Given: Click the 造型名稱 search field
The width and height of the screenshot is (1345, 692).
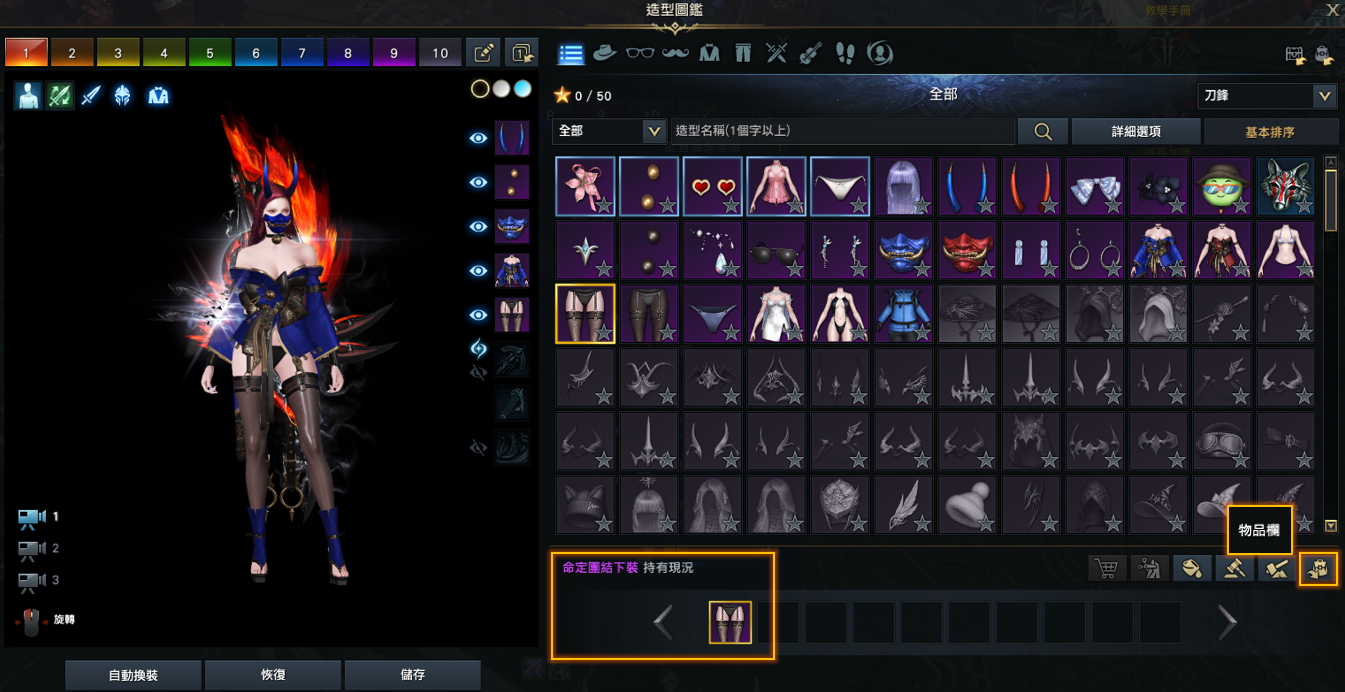Looking at the screenshot, I should (x=840, y=131).
